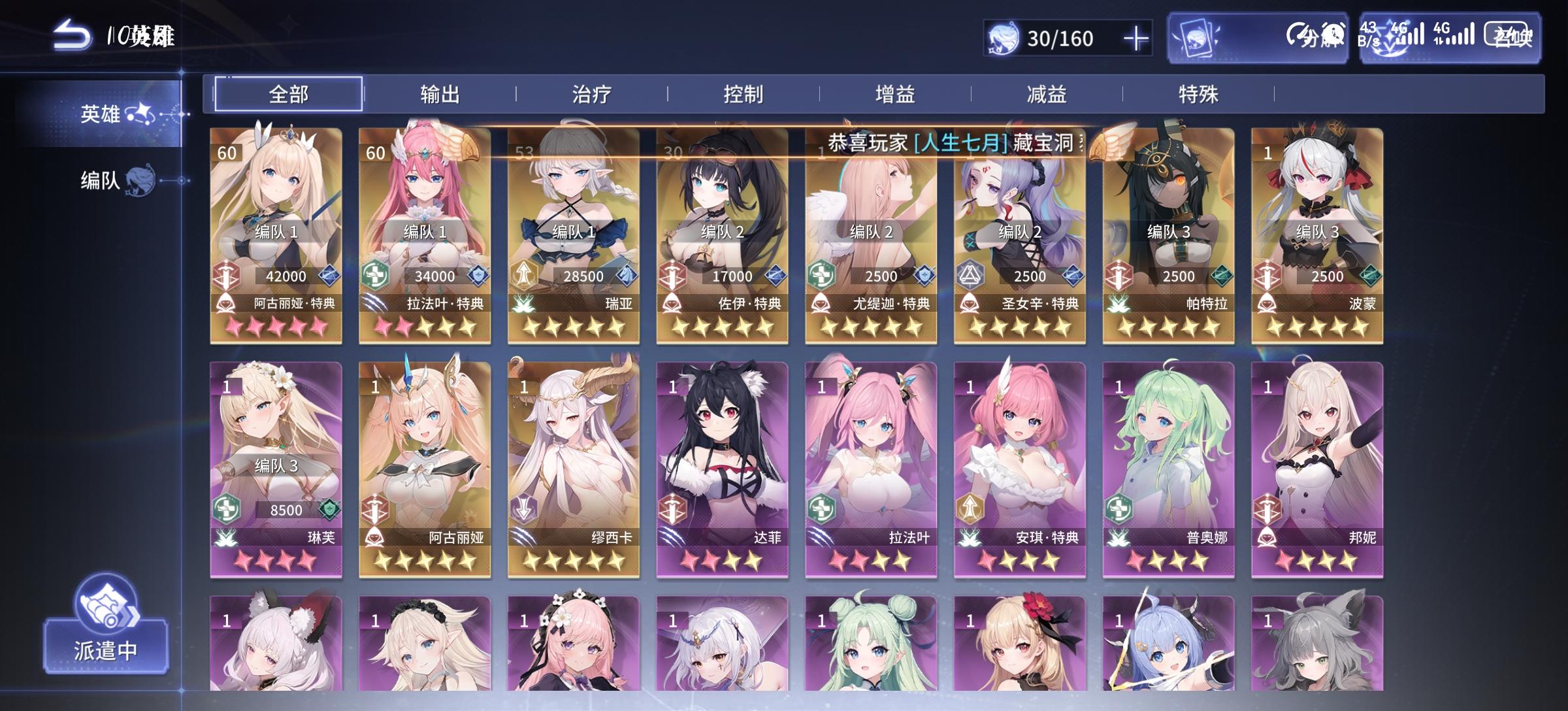Click the attack role icon on 阿古丽娅's card
The height and width of the screenshot is (711, 1568).
(x=225, y=275)
